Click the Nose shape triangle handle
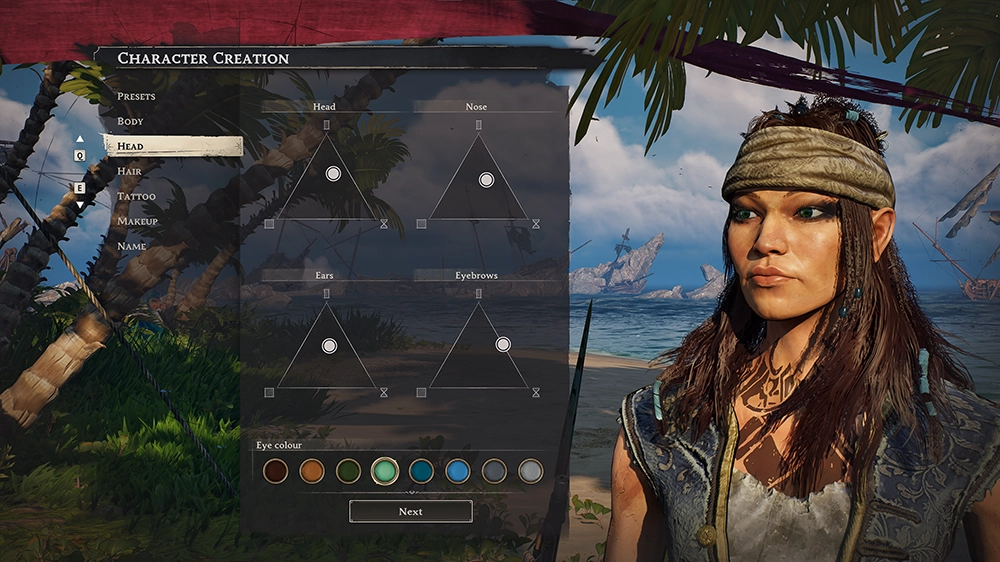Image resolution: width=1000 pixels, height=562 pixels. point(486,180)
